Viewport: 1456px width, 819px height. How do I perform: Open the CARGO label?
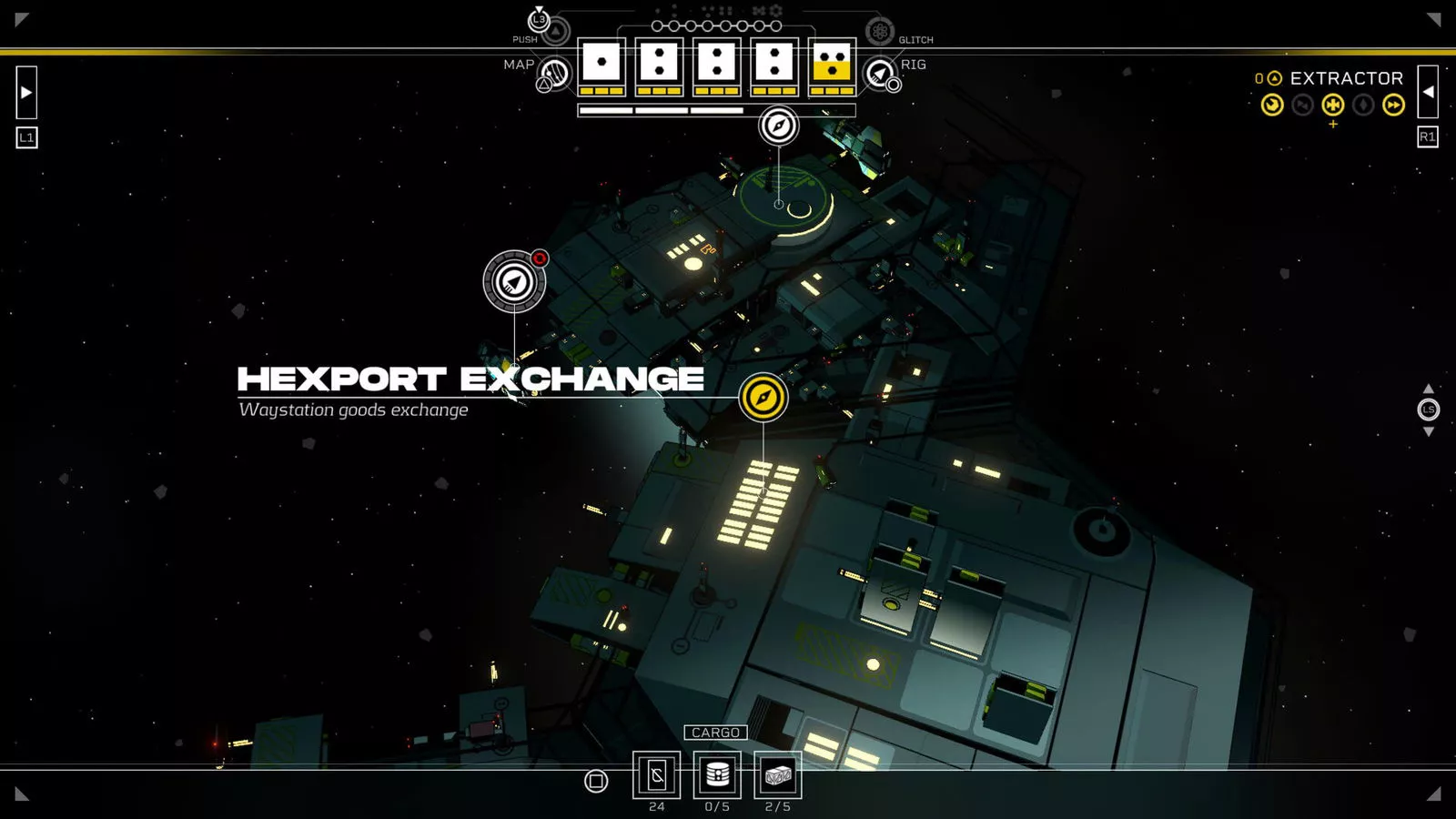coord(715,733)
